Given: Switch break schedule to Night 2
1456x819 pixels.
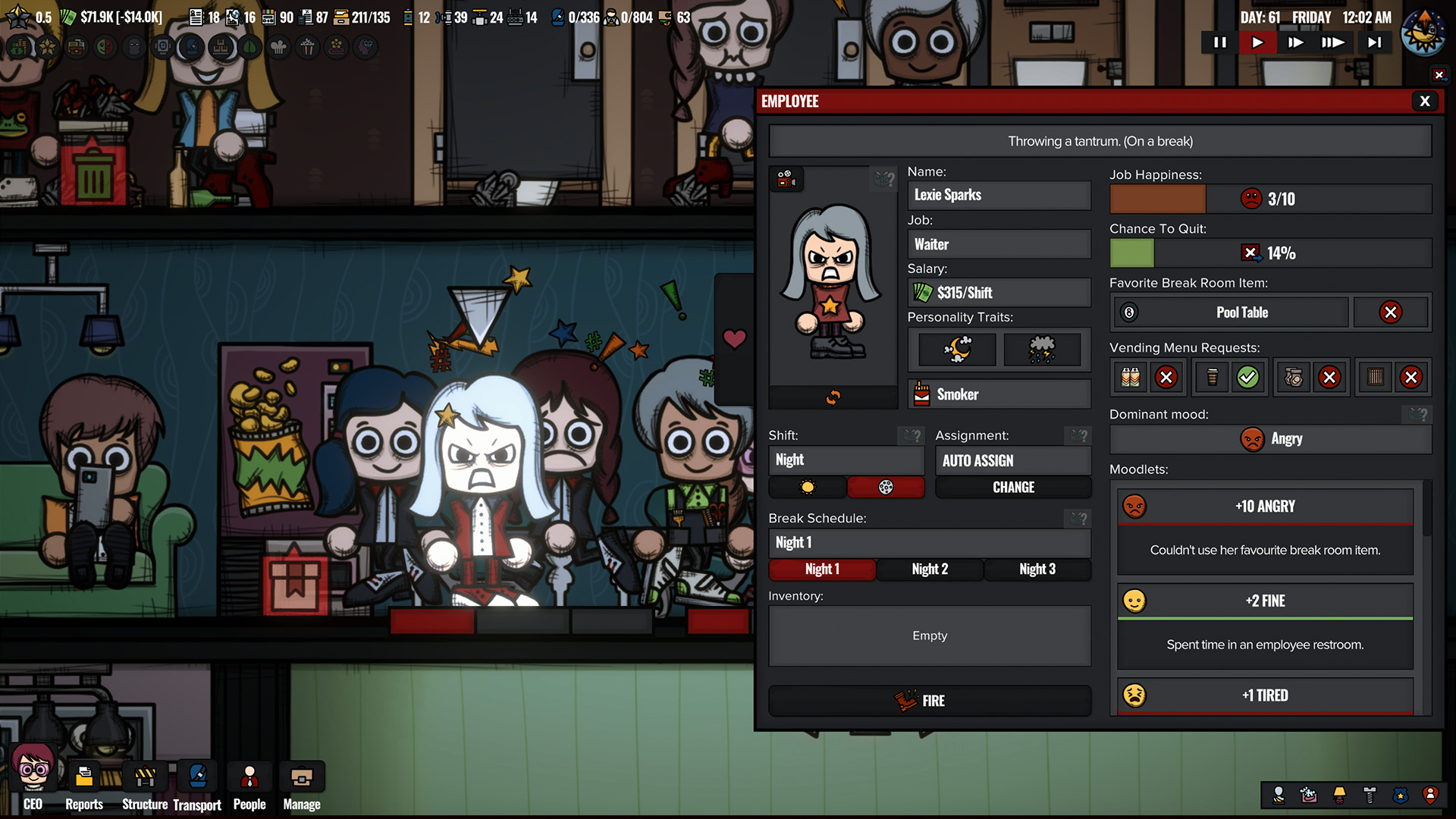Looking at the screenshot, I should tap(930, 570).
